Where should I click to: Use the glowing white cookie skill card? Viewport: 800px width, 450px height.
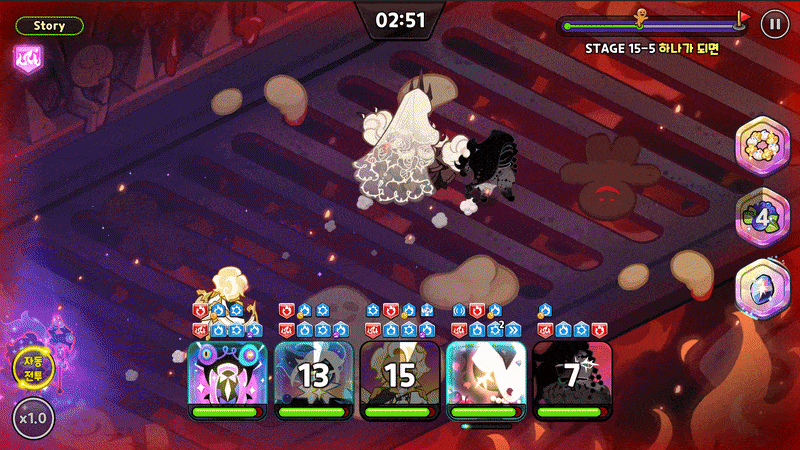coord(486,379)
